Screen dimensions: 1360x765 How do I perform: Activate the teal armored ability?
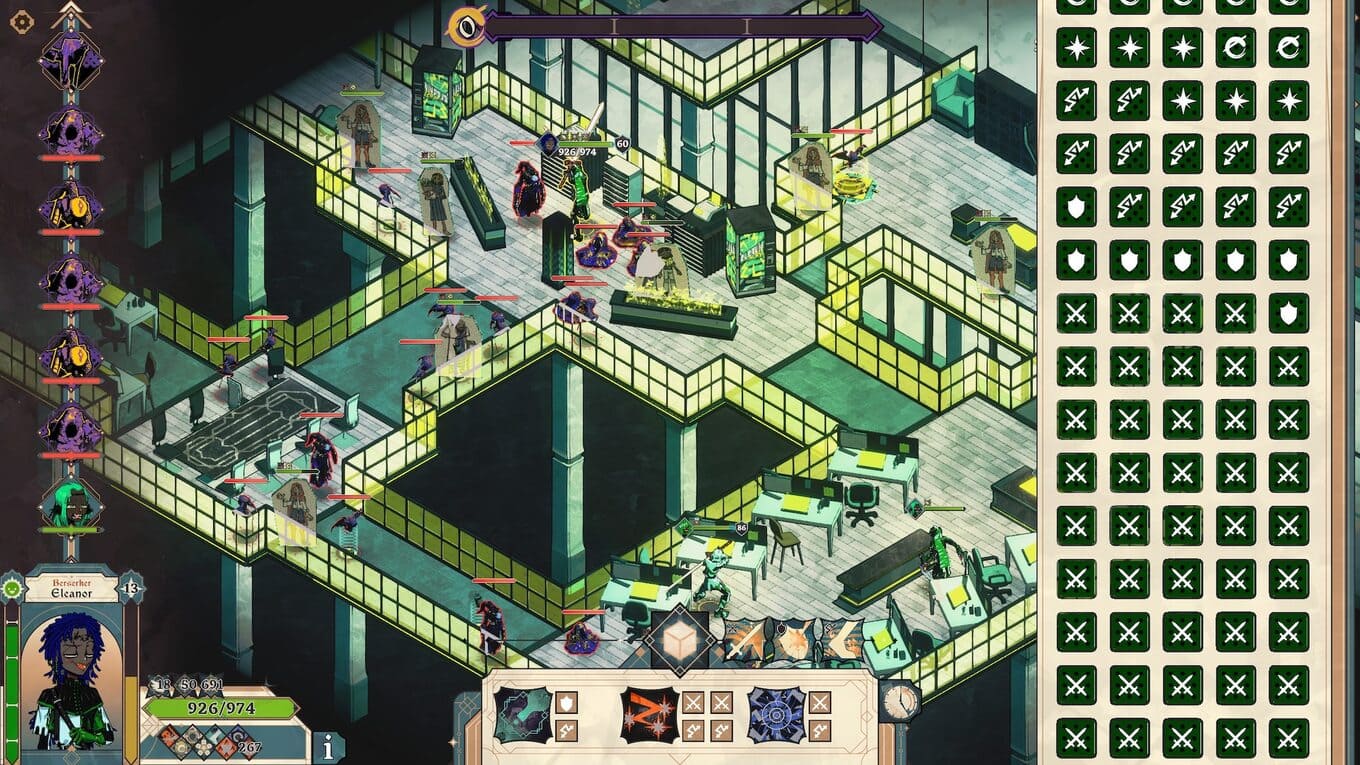tap(523, 715)
